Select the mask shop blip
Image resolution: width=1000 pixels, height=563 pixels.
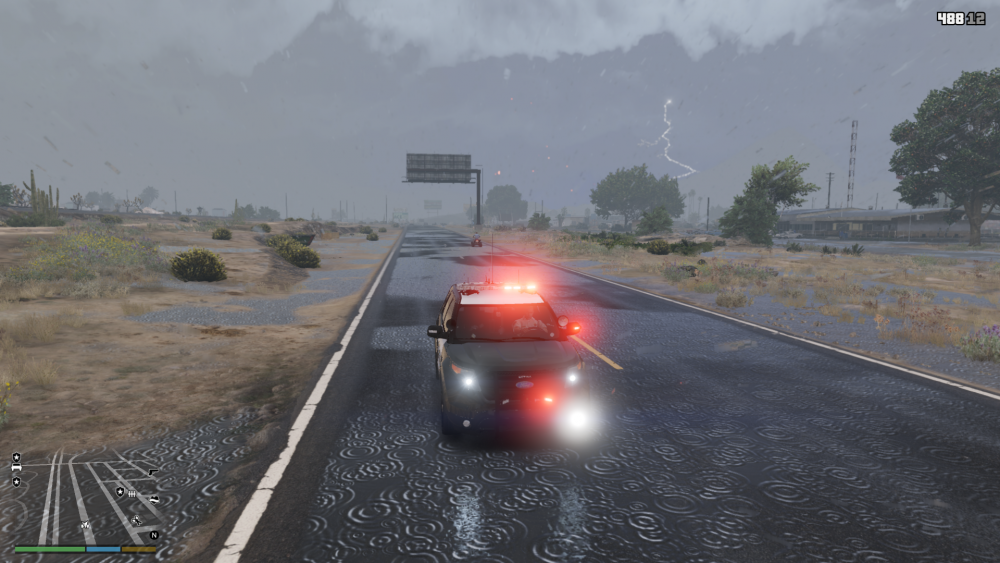coord(154,500)
